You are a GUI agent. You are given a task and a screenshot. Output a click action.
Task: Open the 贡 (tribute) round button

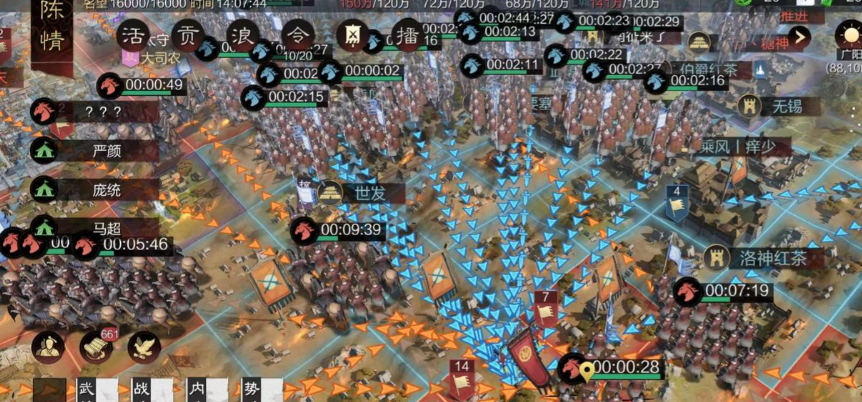(186, 35)
